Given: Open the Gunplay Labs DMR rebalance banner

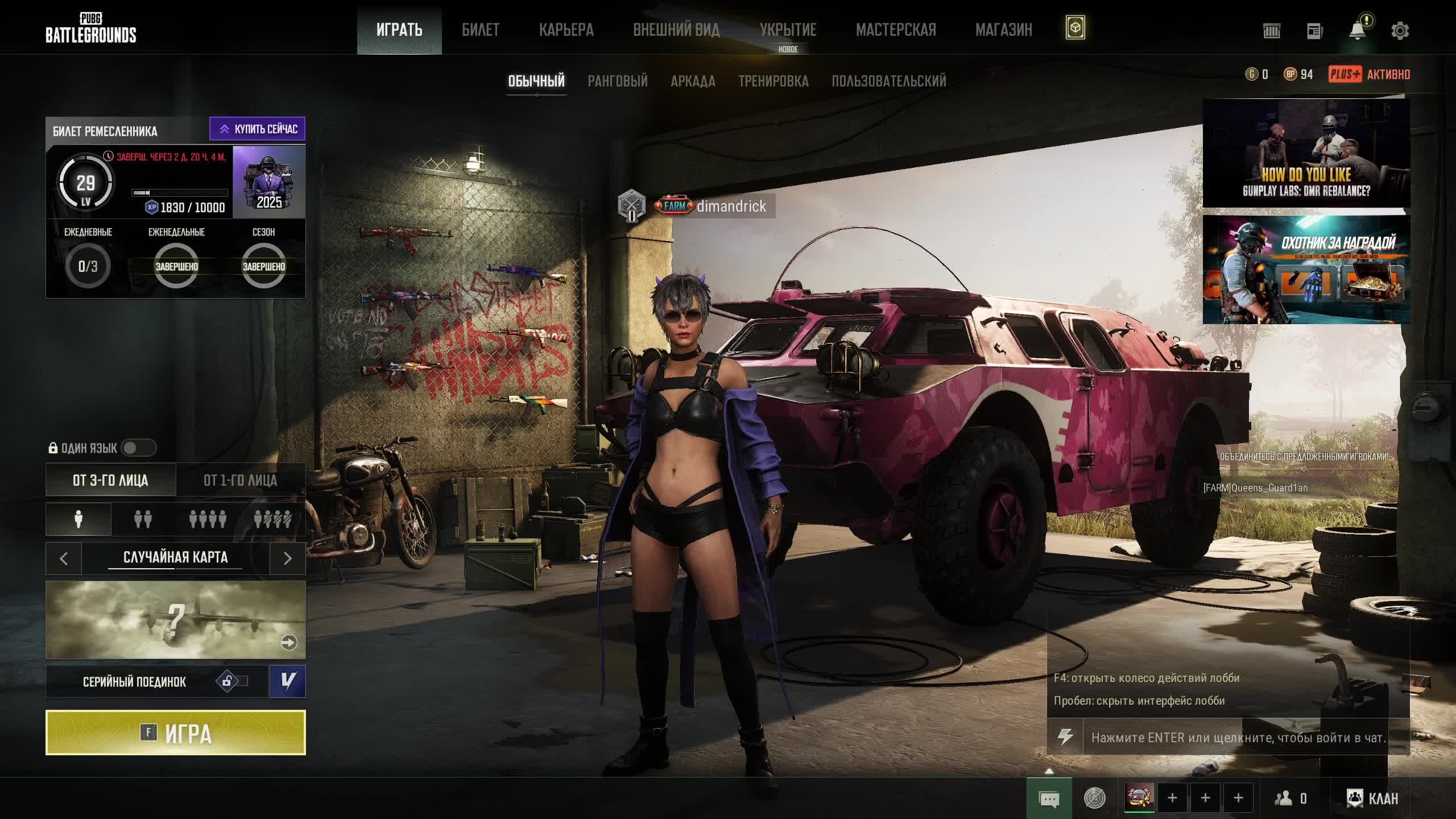Looking at the screenshot, I should (x=1306, y=154).
